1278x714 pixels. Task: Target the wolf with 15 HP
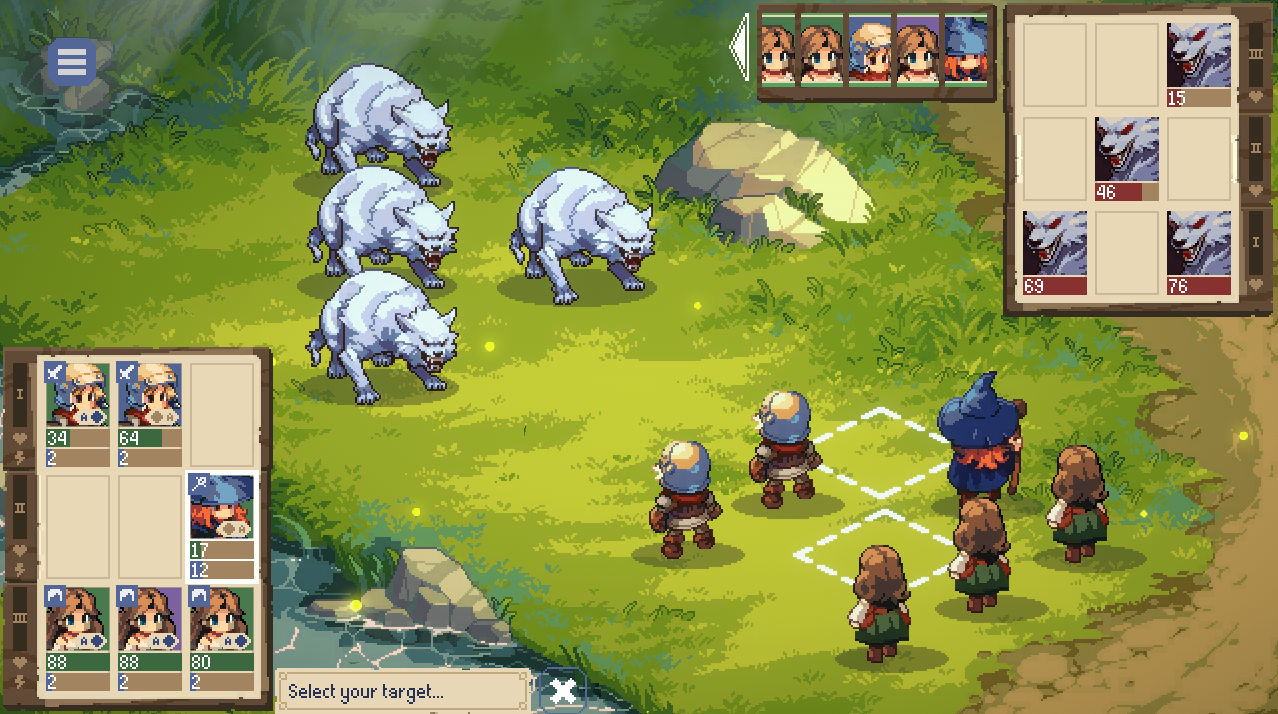click(1199, 64)
